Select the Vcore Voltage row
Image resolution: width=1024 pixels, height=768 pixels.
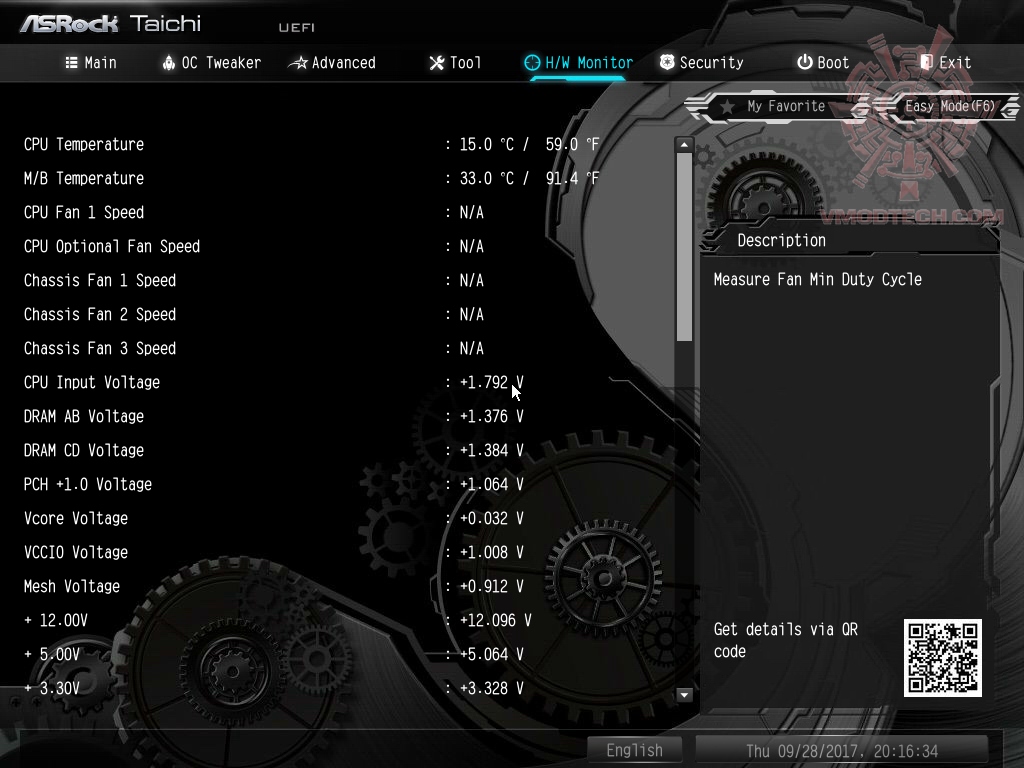pyautogui.click(x=76, y=518)
